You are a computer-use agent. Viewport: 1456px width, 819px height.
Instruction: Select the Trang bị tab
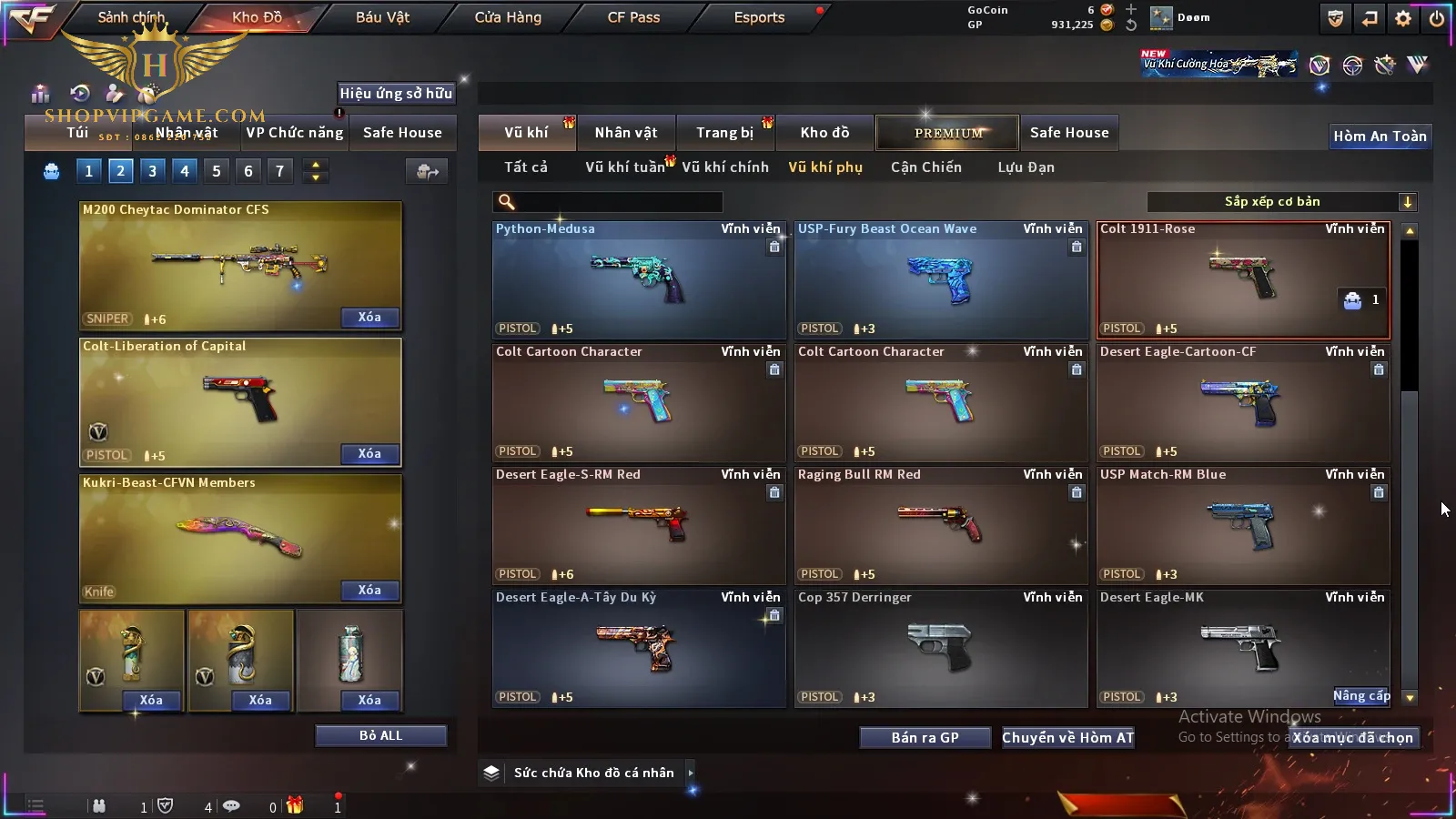coord(724,133)
